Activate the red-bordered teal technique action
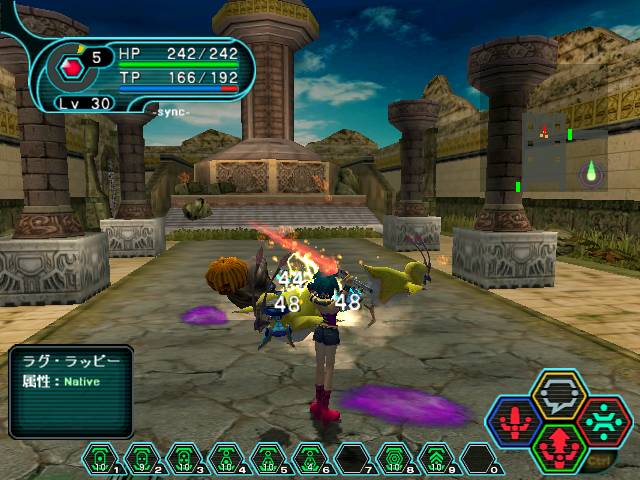 coord(604,421)
